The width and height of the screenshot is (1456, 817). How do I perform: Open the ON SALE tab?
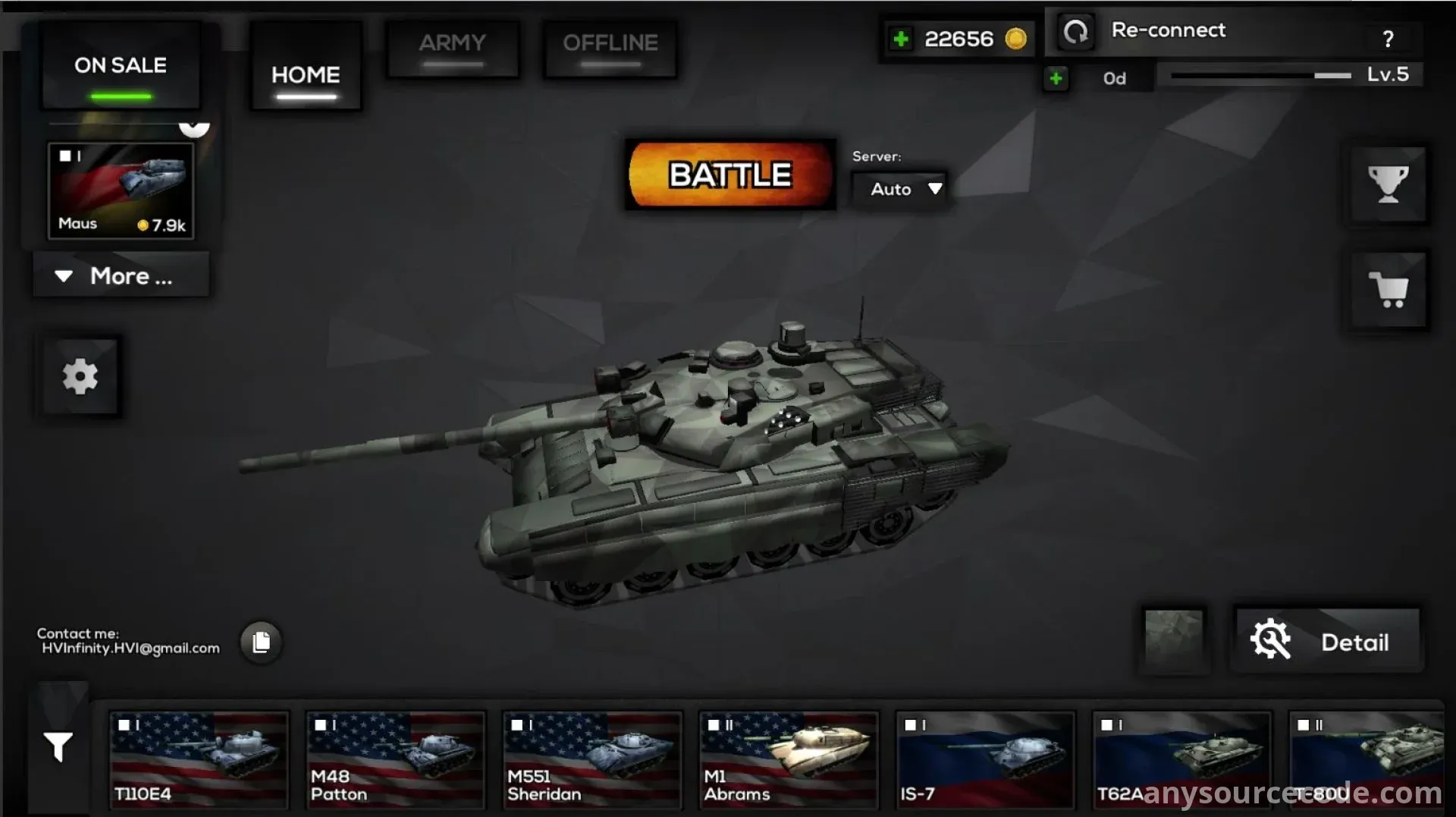[121, 67]
